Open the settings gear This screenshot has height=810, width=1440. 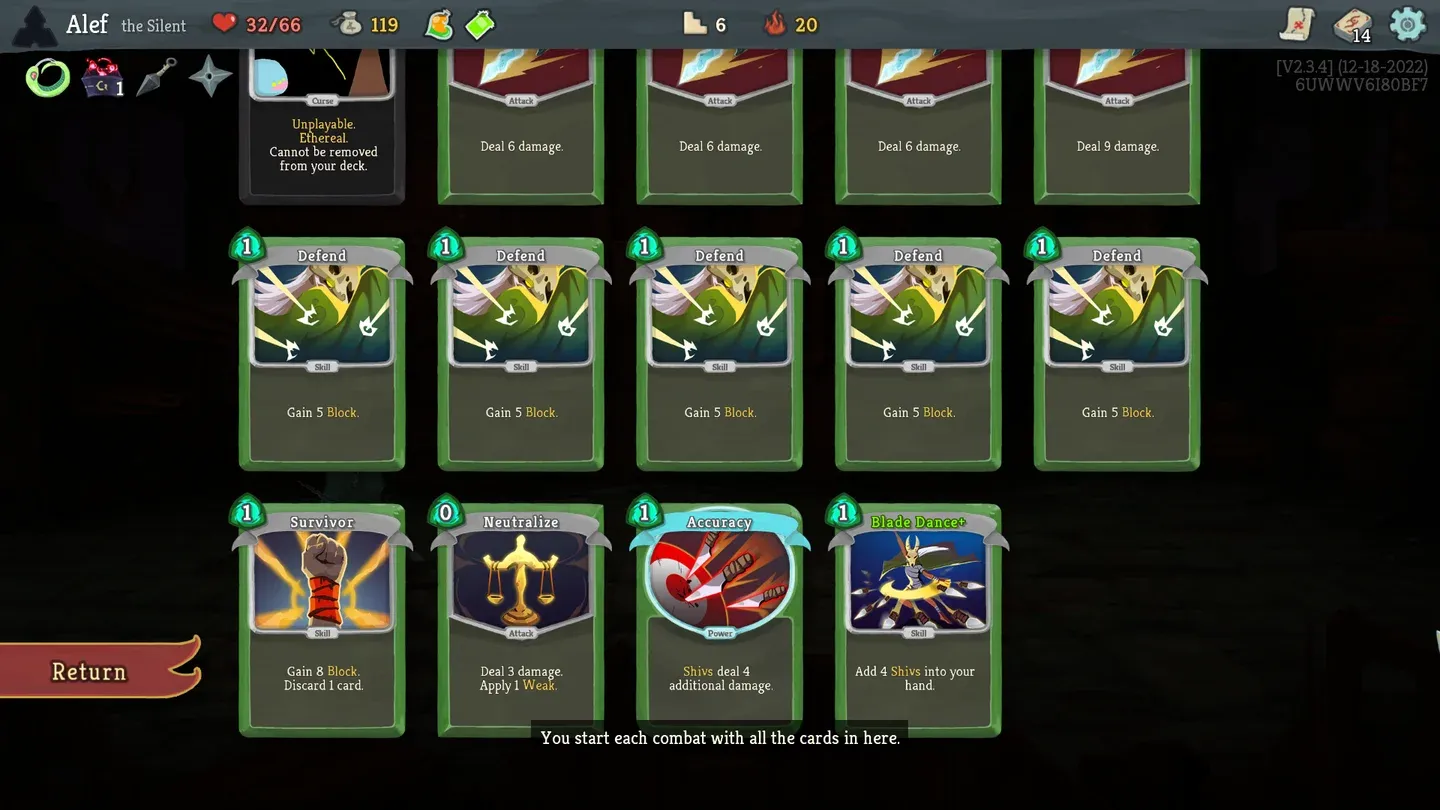(1407, 24)
